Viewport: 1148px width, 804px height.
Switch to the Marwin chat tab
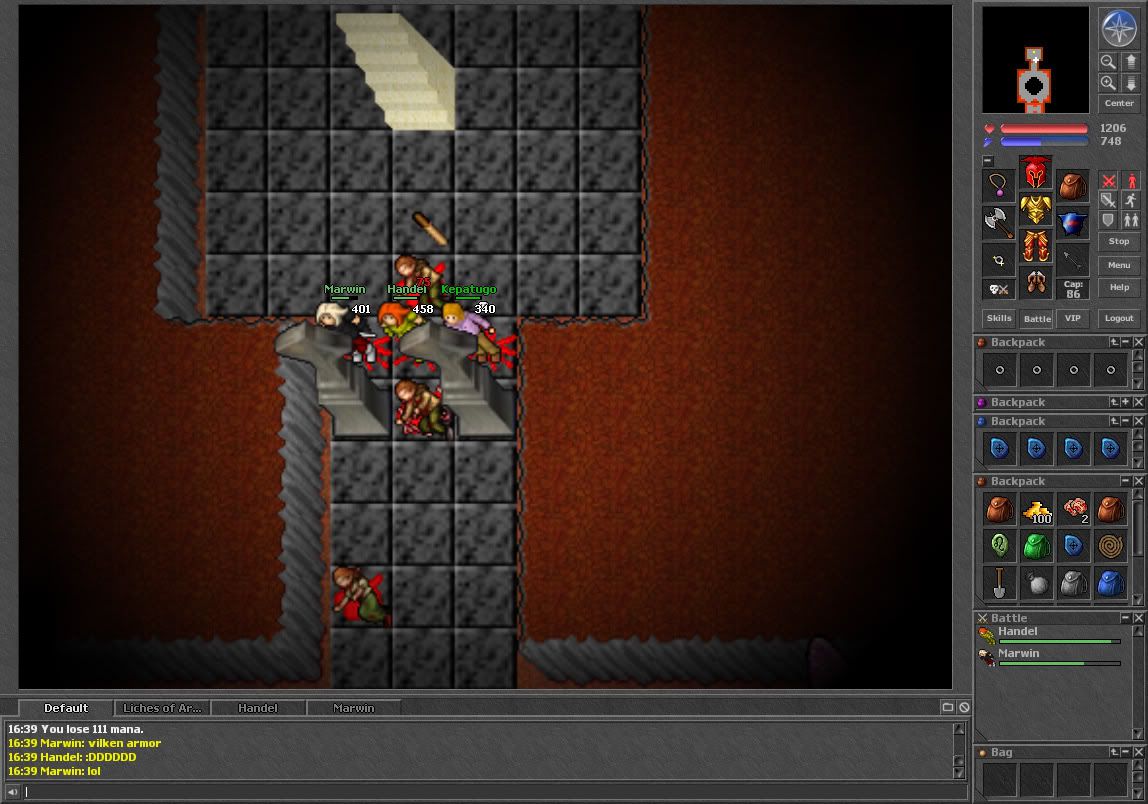pyautogui.click(x=353, y=708)
